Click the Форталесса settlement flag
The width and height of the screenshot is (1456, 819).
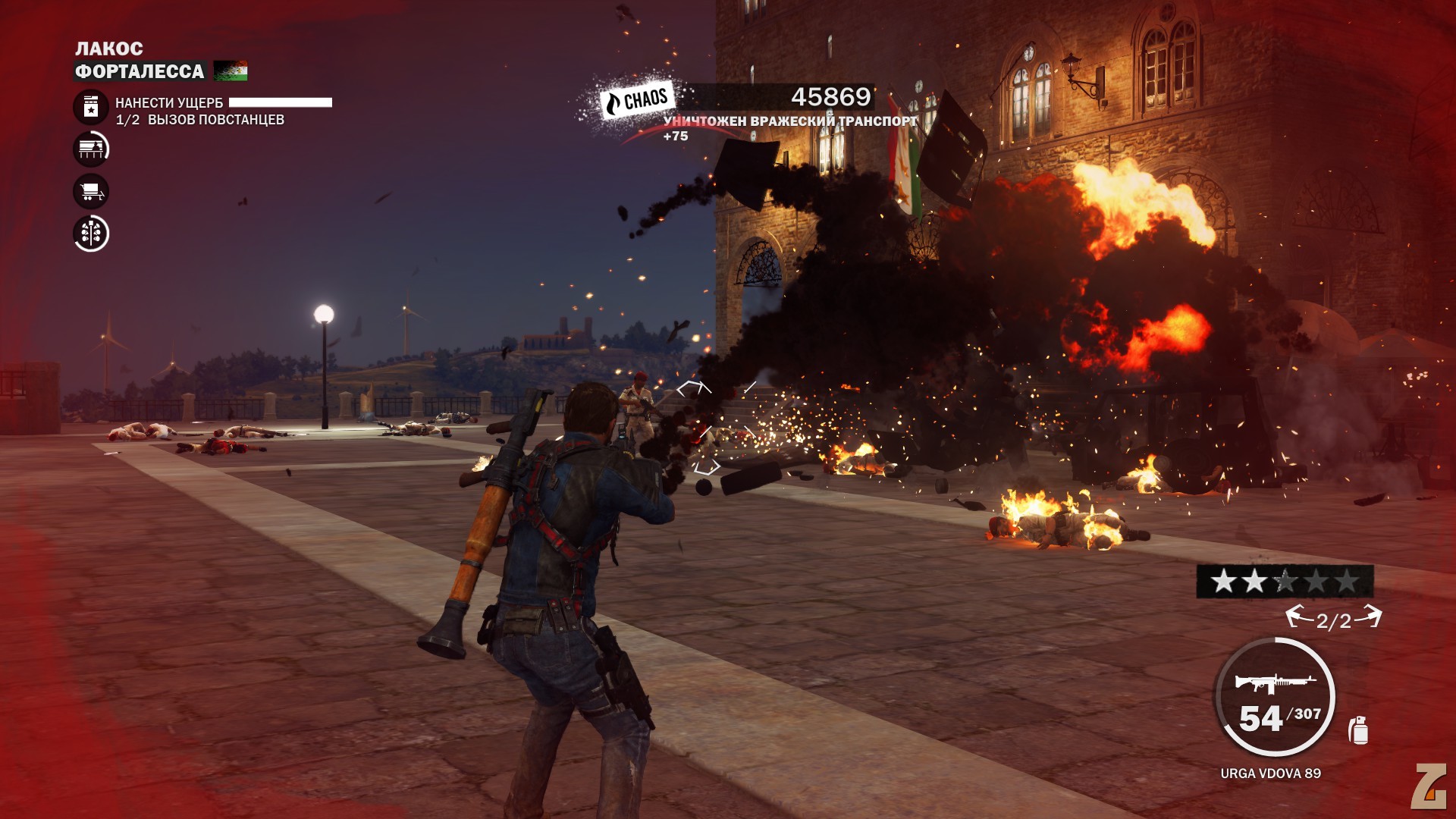[x=231, y=71]
